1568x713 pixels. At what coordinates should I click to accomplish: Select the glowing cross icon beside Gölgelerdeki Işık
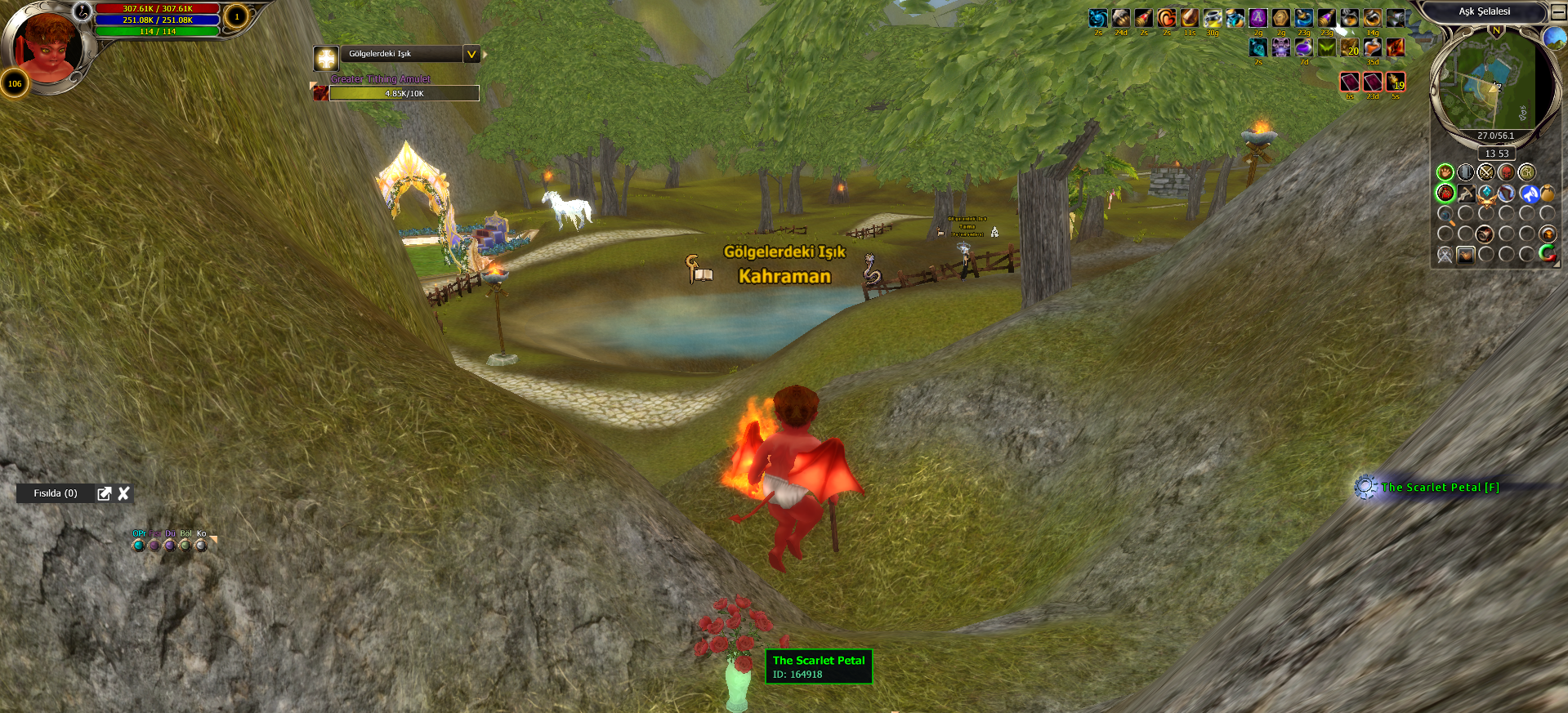[x=326, y=58]
